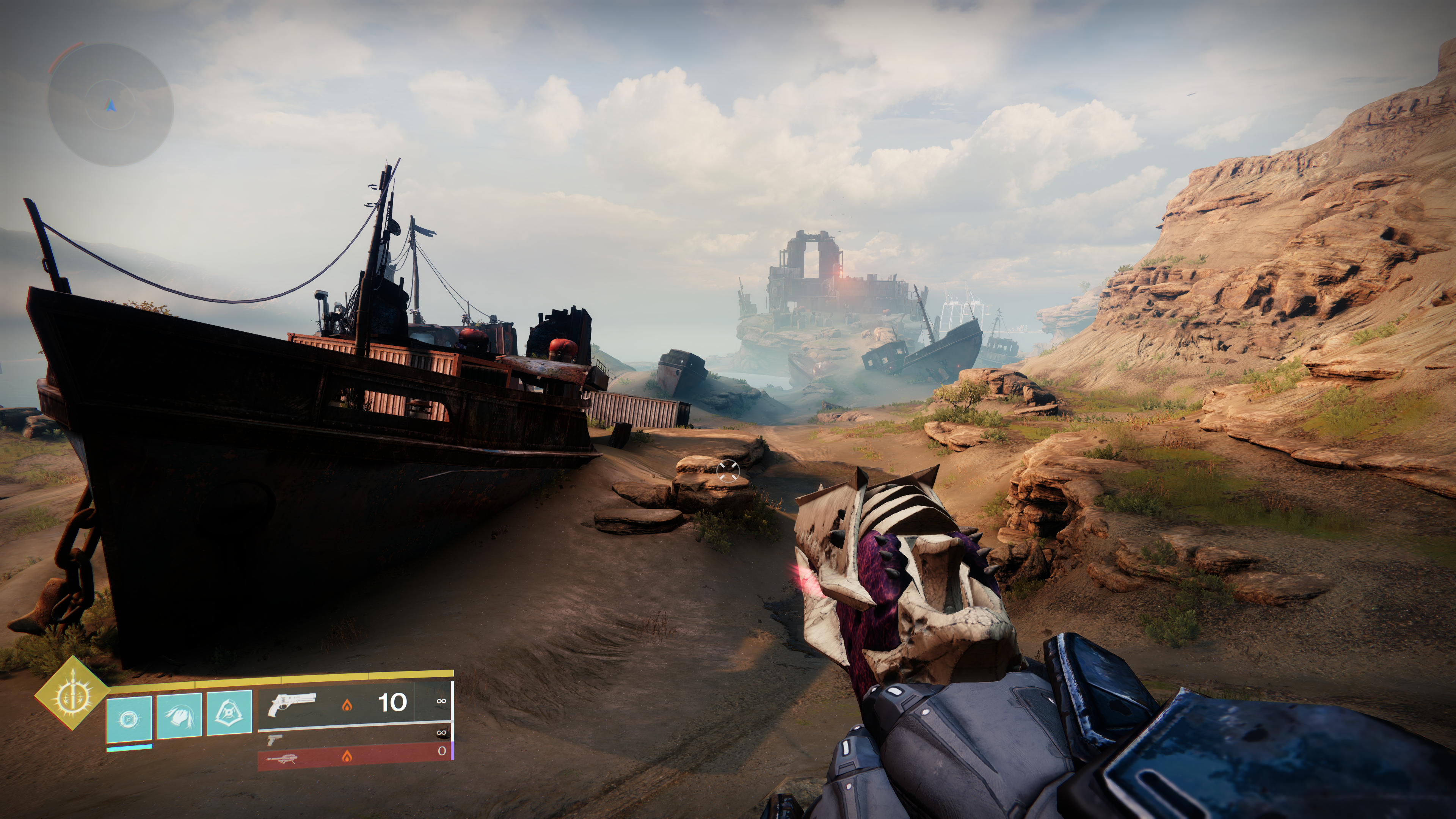This screenshot has height=819, width=1456.
Task: Switch to the sidearm pistol weapon
Action: tap(275, 739)
